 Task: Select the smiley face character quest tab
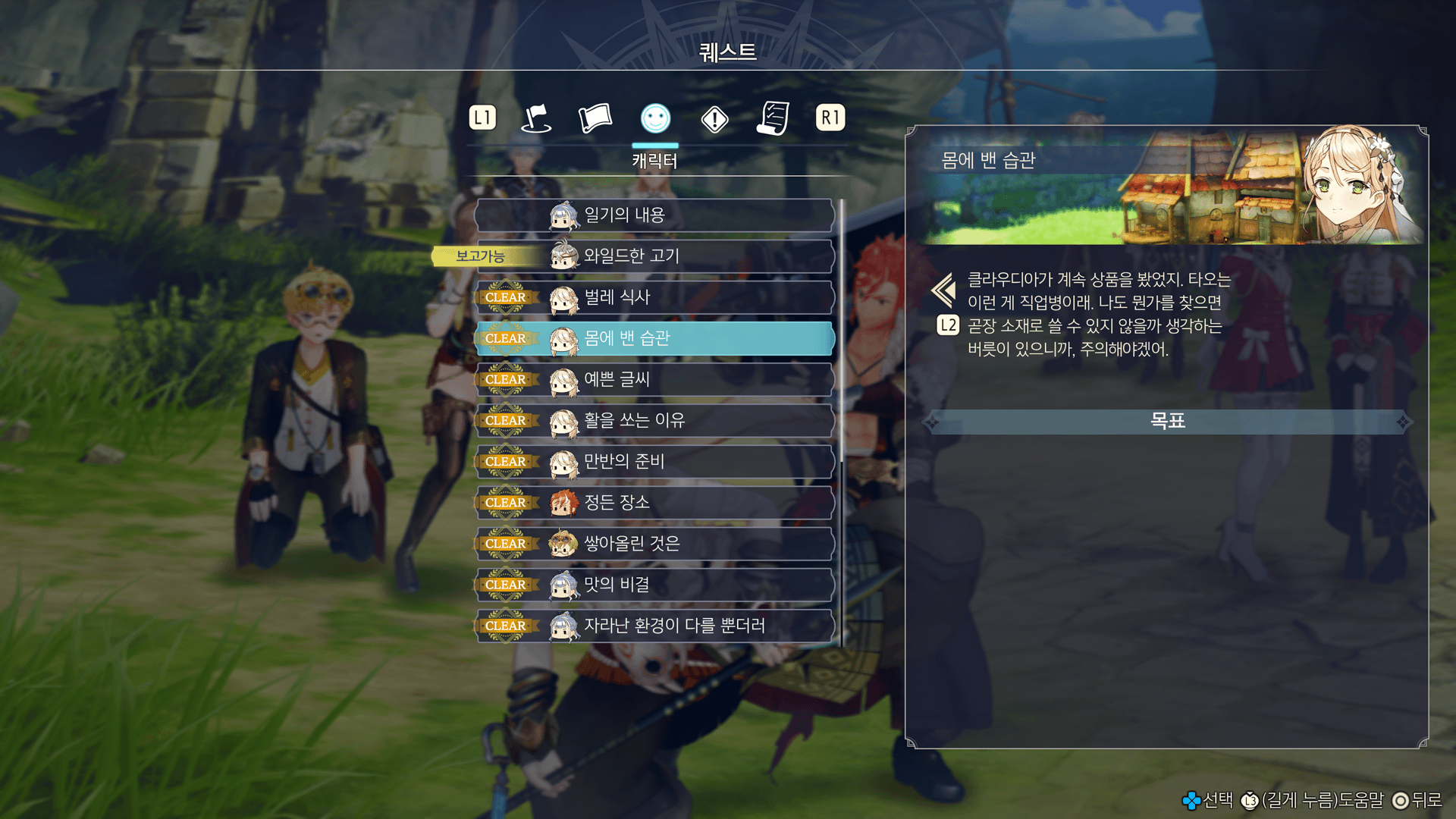(655, 118)
